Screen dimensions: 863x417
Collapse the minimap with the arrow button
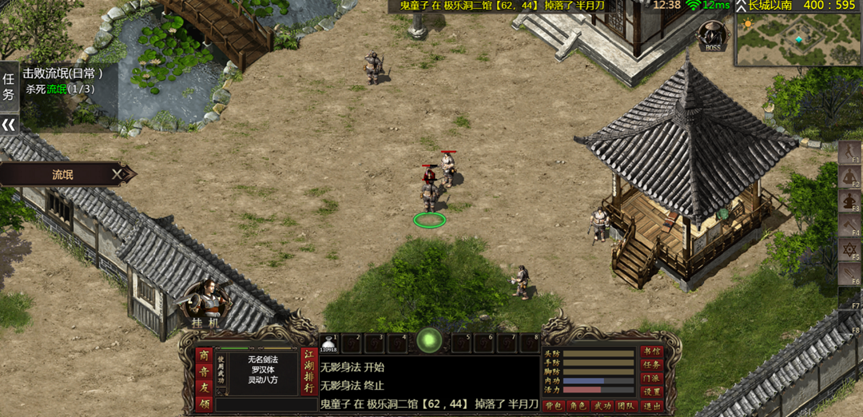point(741,6)
